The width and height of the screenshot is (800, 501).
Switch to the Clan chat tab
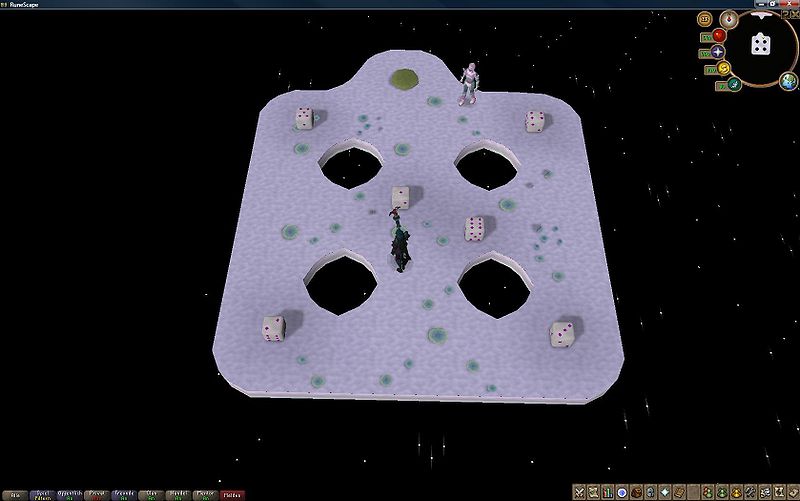coord(152,494)
